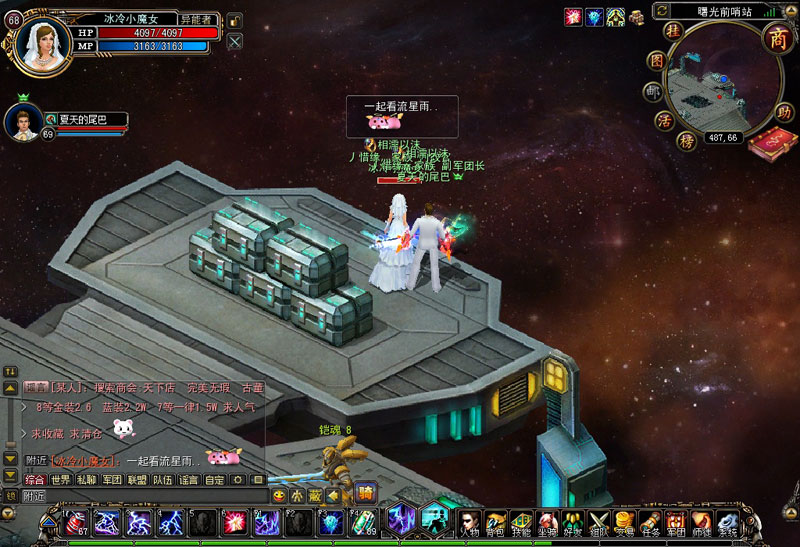Open the 图 map button beside the minimap
The height and width of the screenshot is (547, 800).
click(x=656, y=61)
